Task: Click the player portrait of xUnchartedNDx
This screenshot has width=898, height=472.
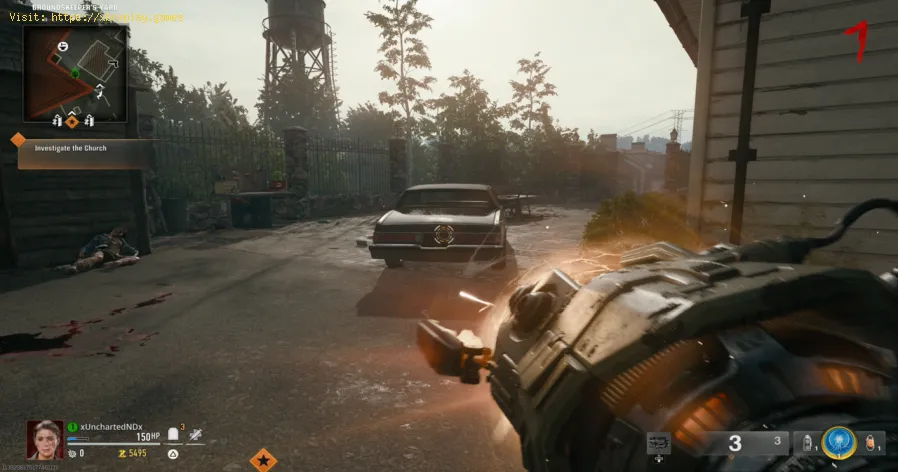Action: click(x=45, y=438)
